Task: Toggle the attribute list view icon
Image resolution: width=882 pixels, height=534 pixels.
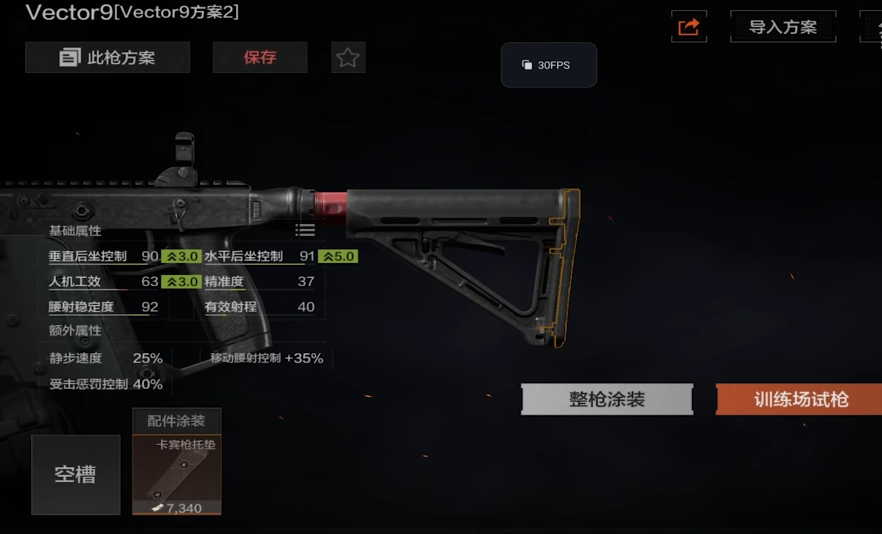Action: pos(305,230)
